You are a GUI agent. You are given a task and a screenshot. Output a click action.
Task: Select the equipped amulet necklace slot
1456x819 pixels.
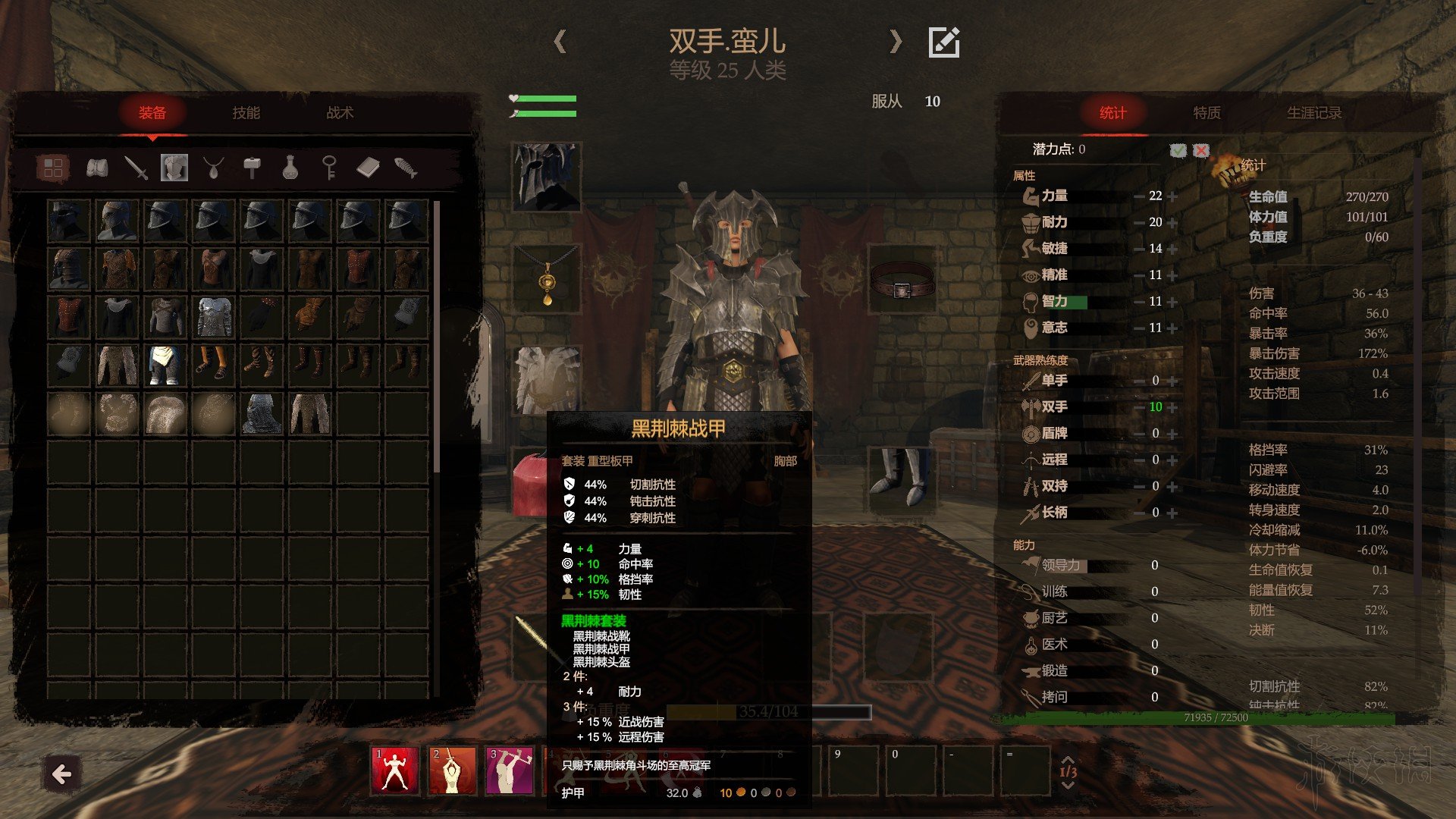[x=546, y=279]
